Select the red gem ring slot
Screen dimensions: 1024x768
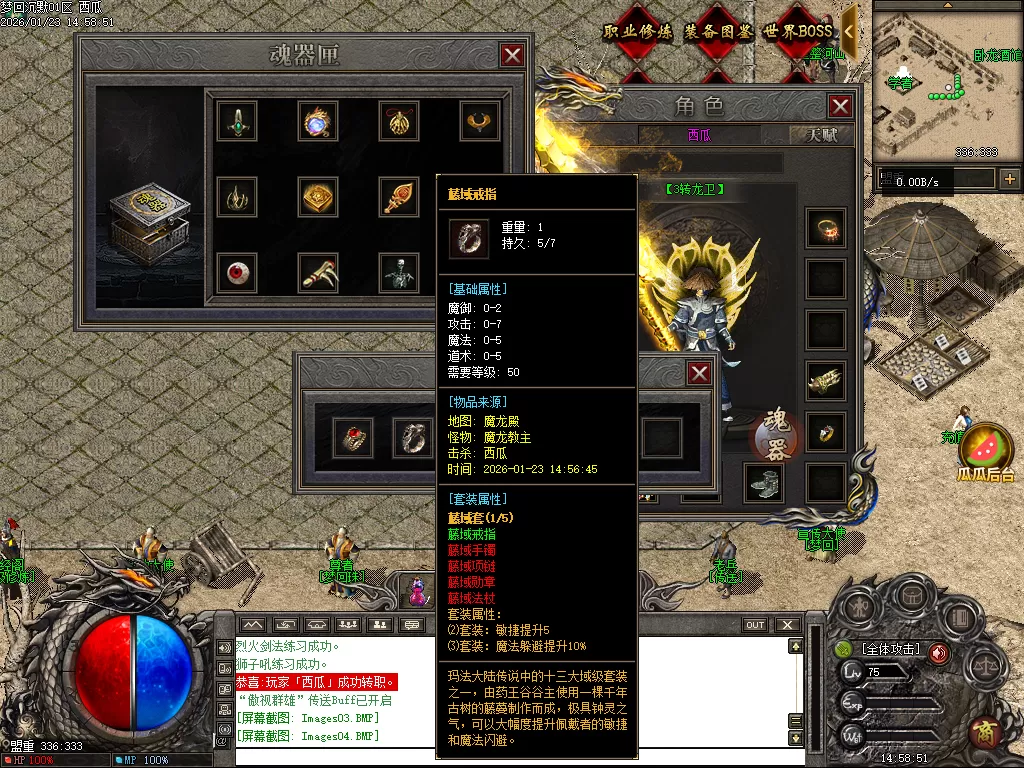click(x=353, y=437)
